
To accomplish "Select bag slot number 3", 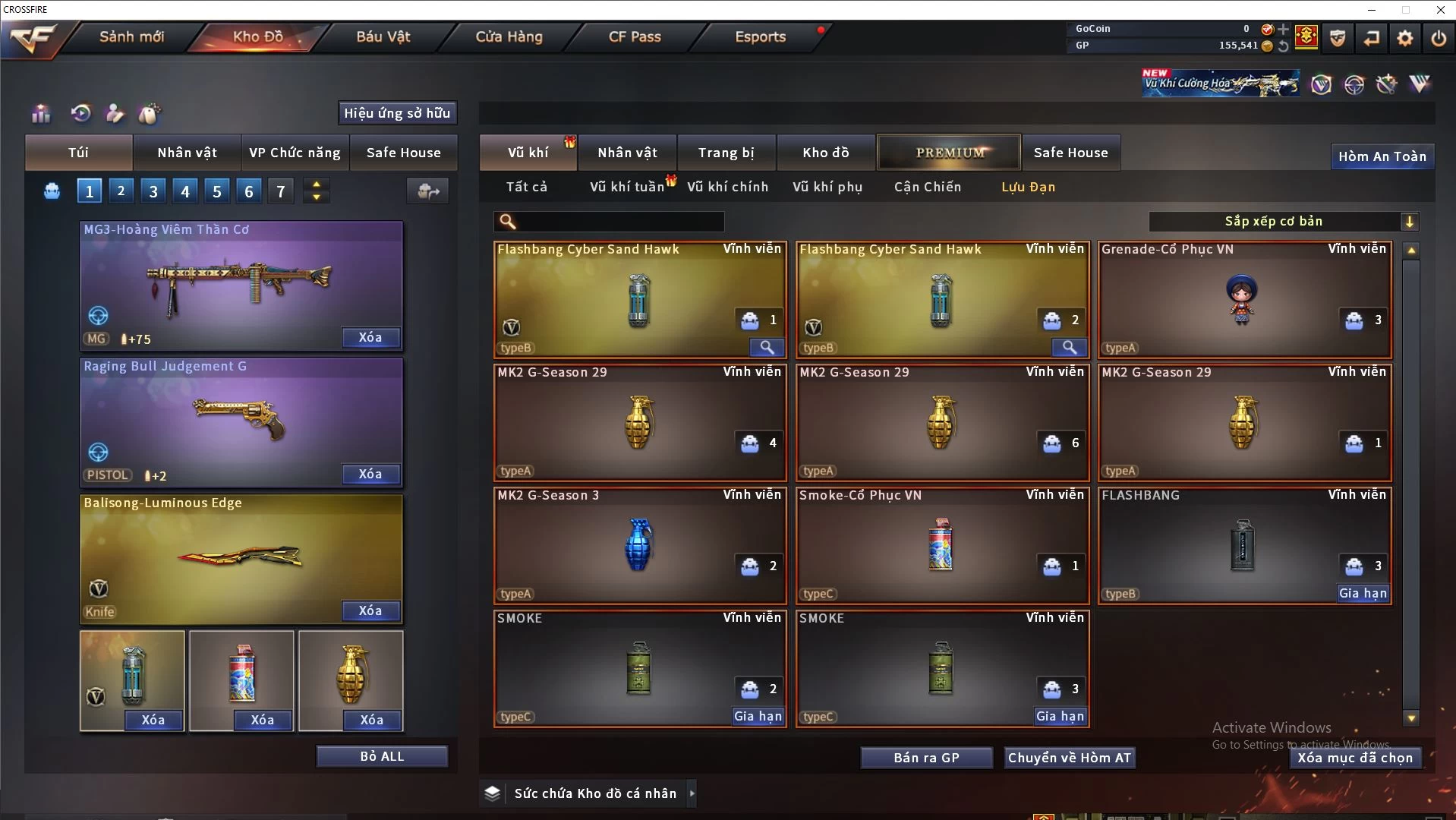I will [x=153, y=191].
